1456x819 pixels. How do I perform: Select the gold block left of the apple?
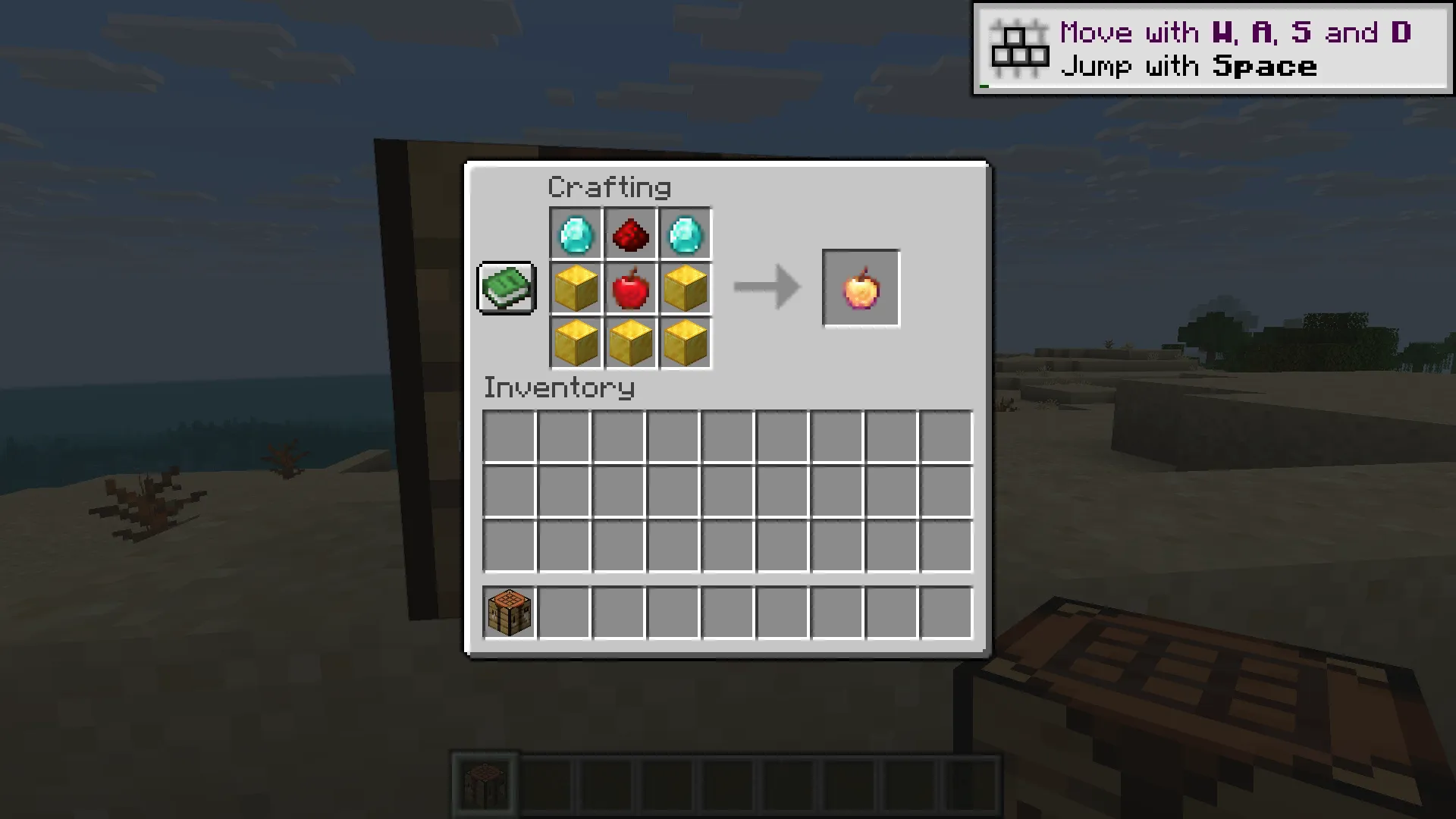click(x=575, y=287)
